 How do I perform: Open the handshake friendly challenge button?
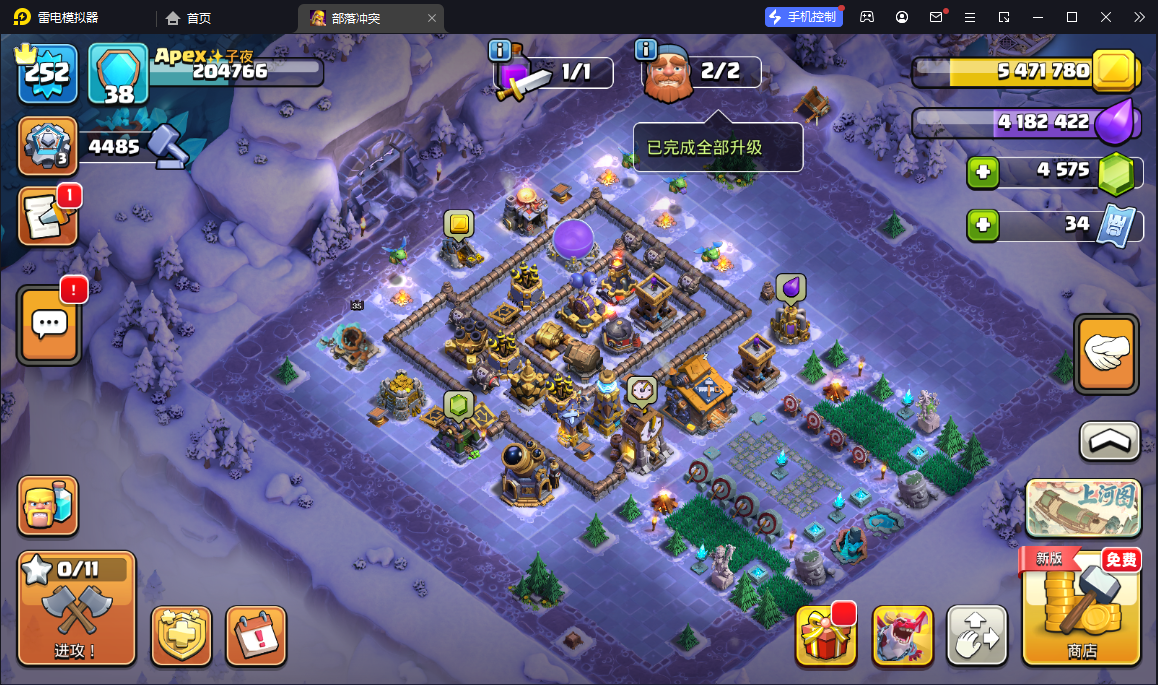(1106, 354)
